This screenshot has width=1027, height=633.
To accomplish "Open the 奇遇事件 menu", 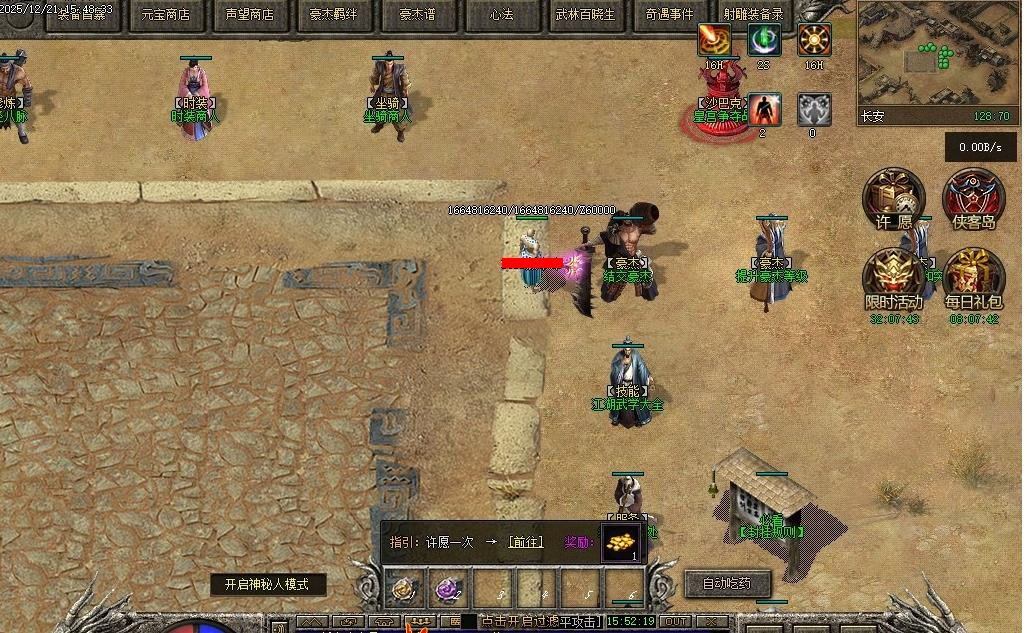I will 669,15.
